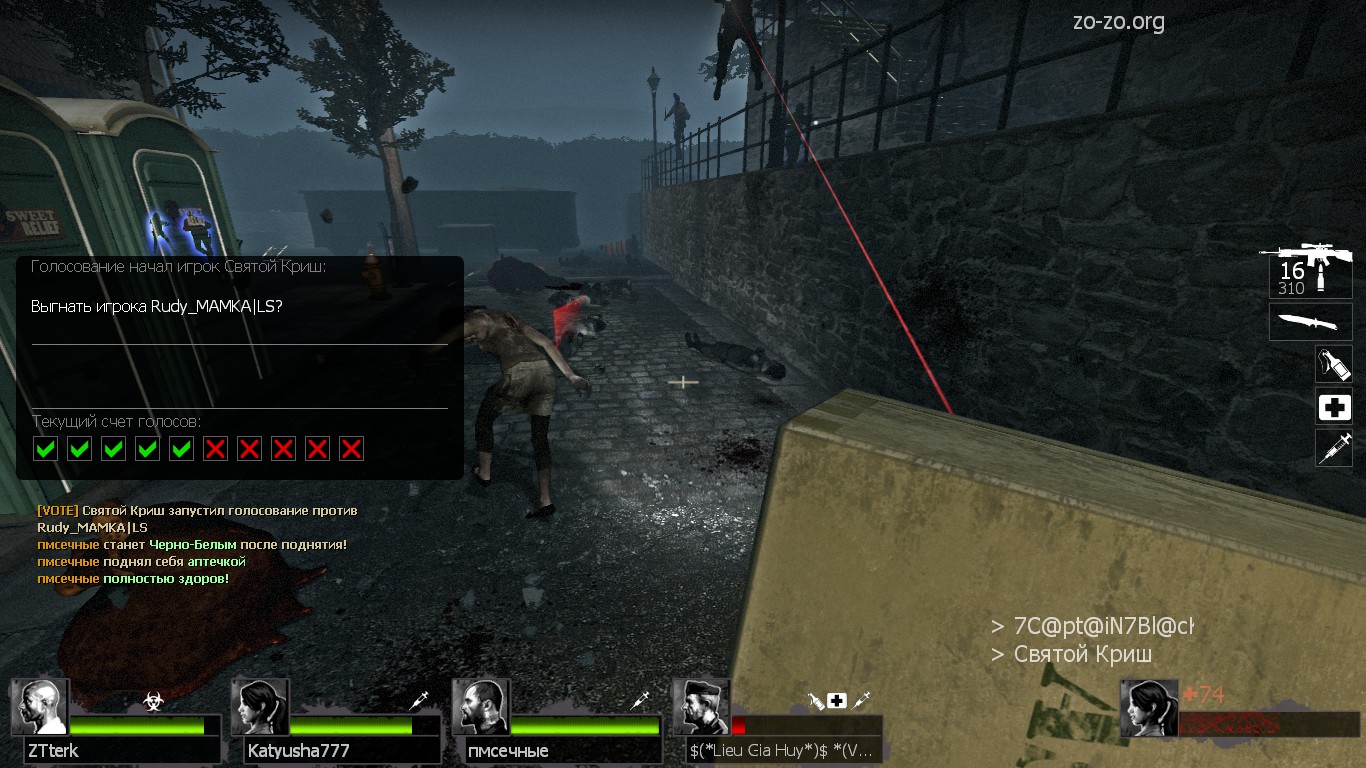Click the zo-zo.org watermark link
This screenshot has height=768, width=1366.
[x=1117, y=22]
